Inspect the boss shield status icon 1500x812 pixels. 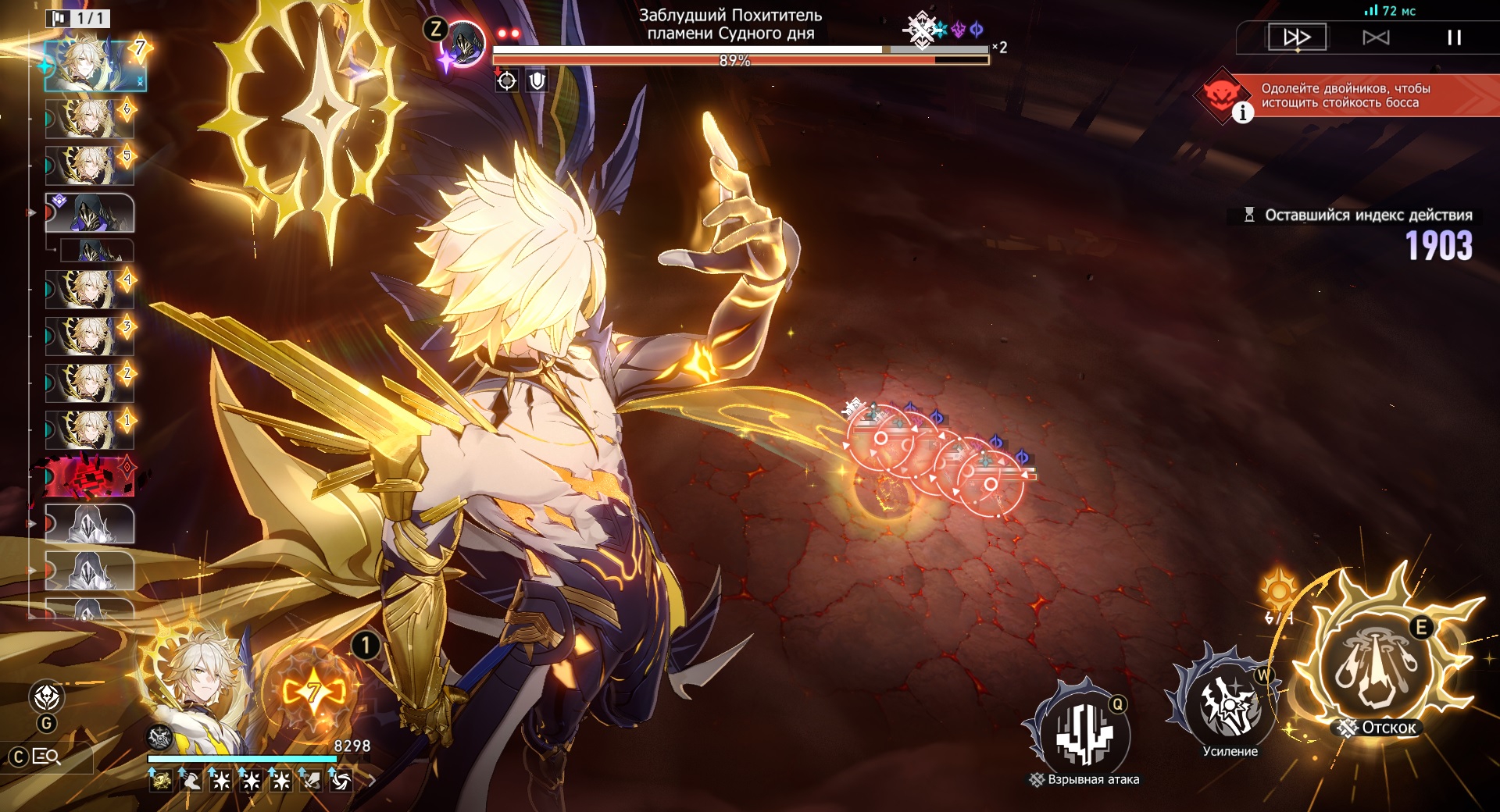point(537,80)
